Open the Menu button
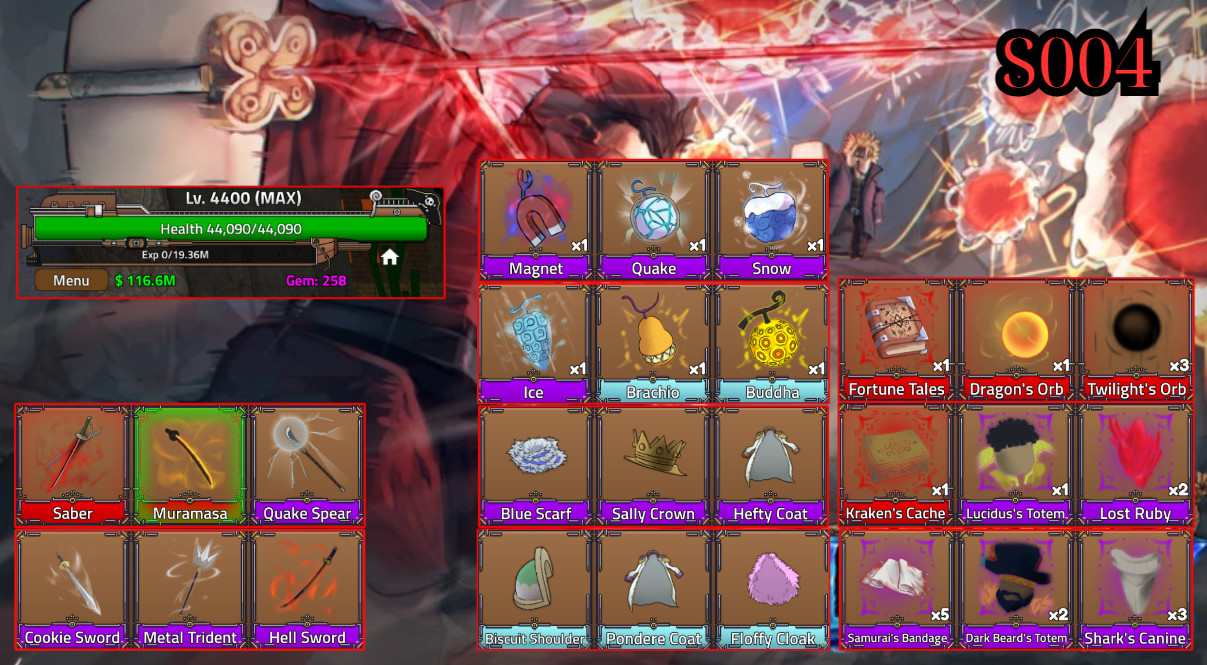Viewport: 1207px width, 665px height. pyautogui.click(x=71, y=280)
